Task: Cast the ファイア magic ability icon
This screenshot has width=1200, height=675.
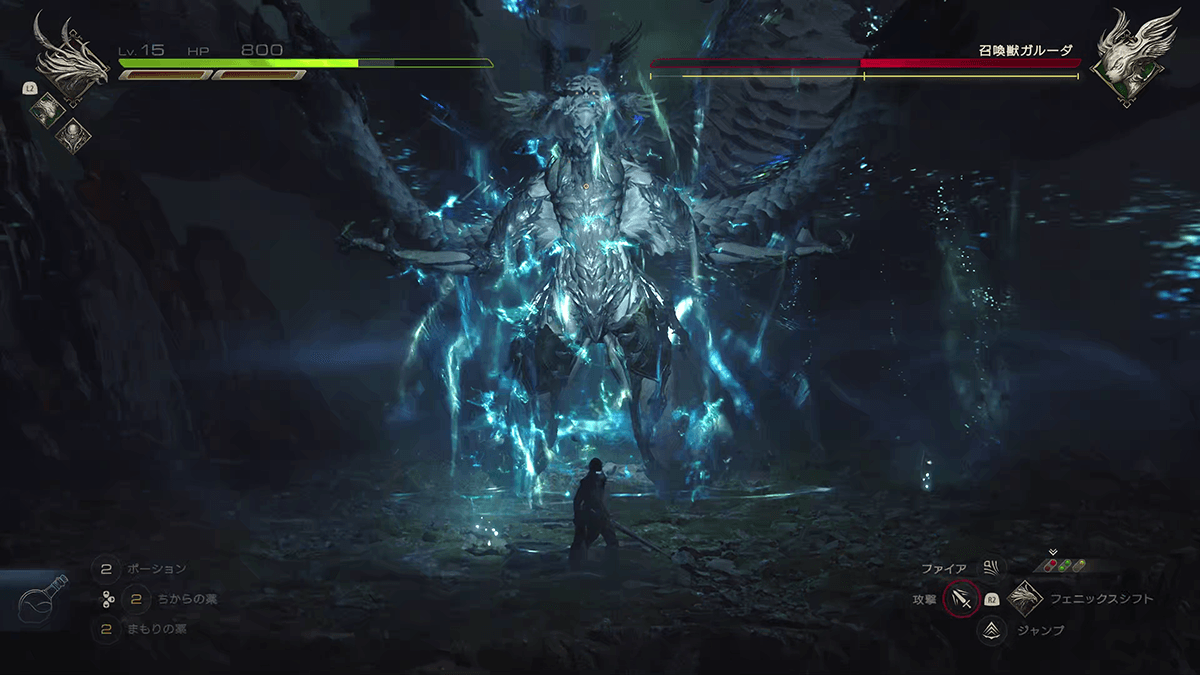Action: [991, 569]
